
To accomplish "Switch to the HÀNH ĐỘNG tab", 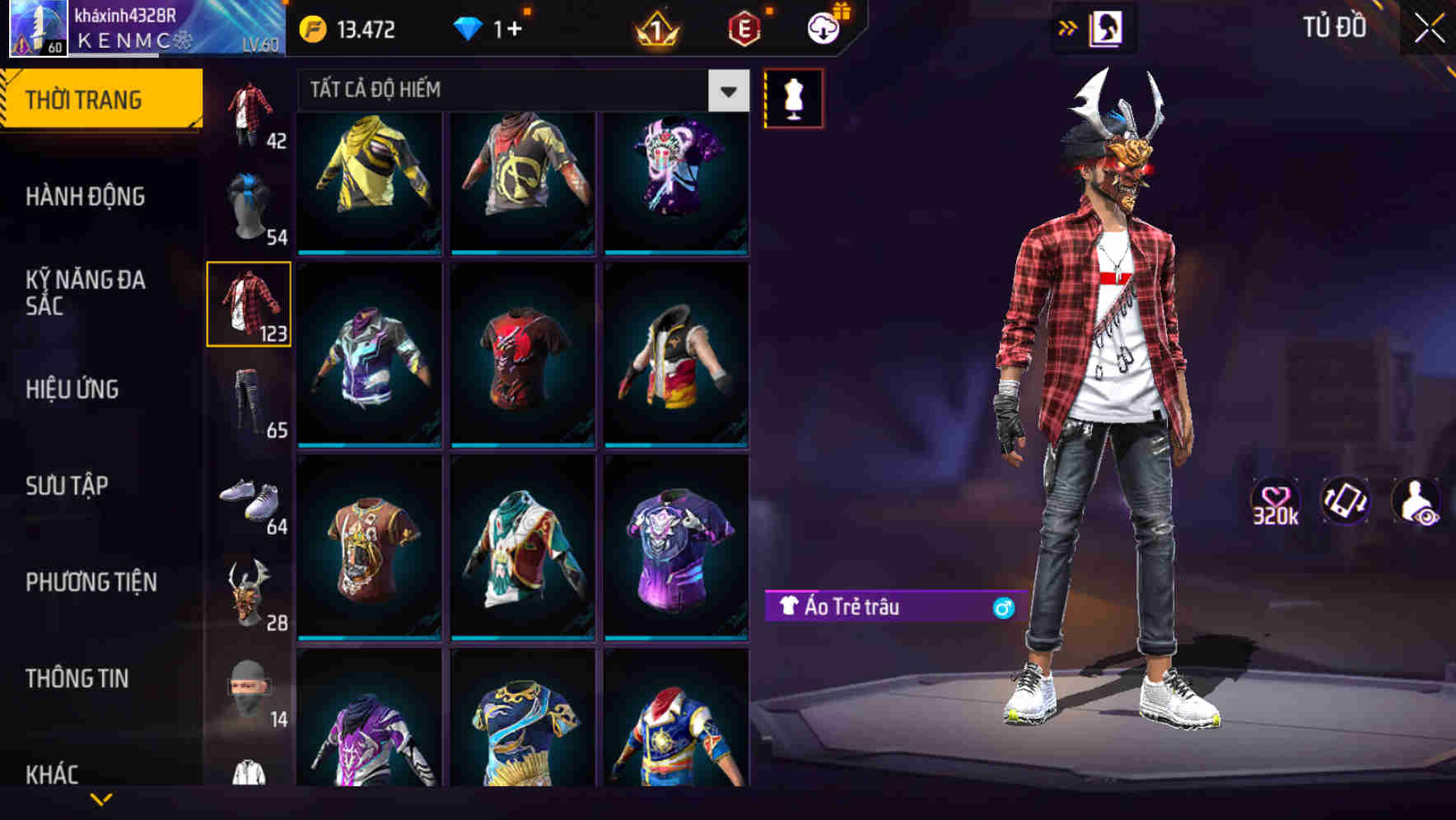I will click(85, 198).
